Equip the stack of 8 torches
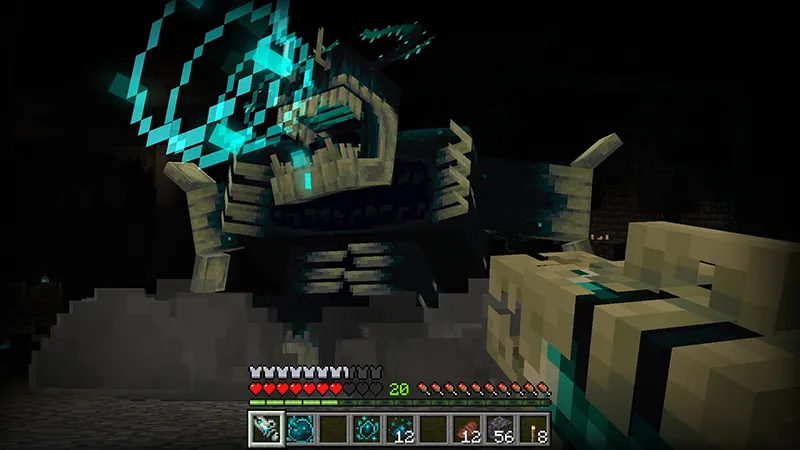This screenshot has width=800, height=450. [x=535, y=429]
